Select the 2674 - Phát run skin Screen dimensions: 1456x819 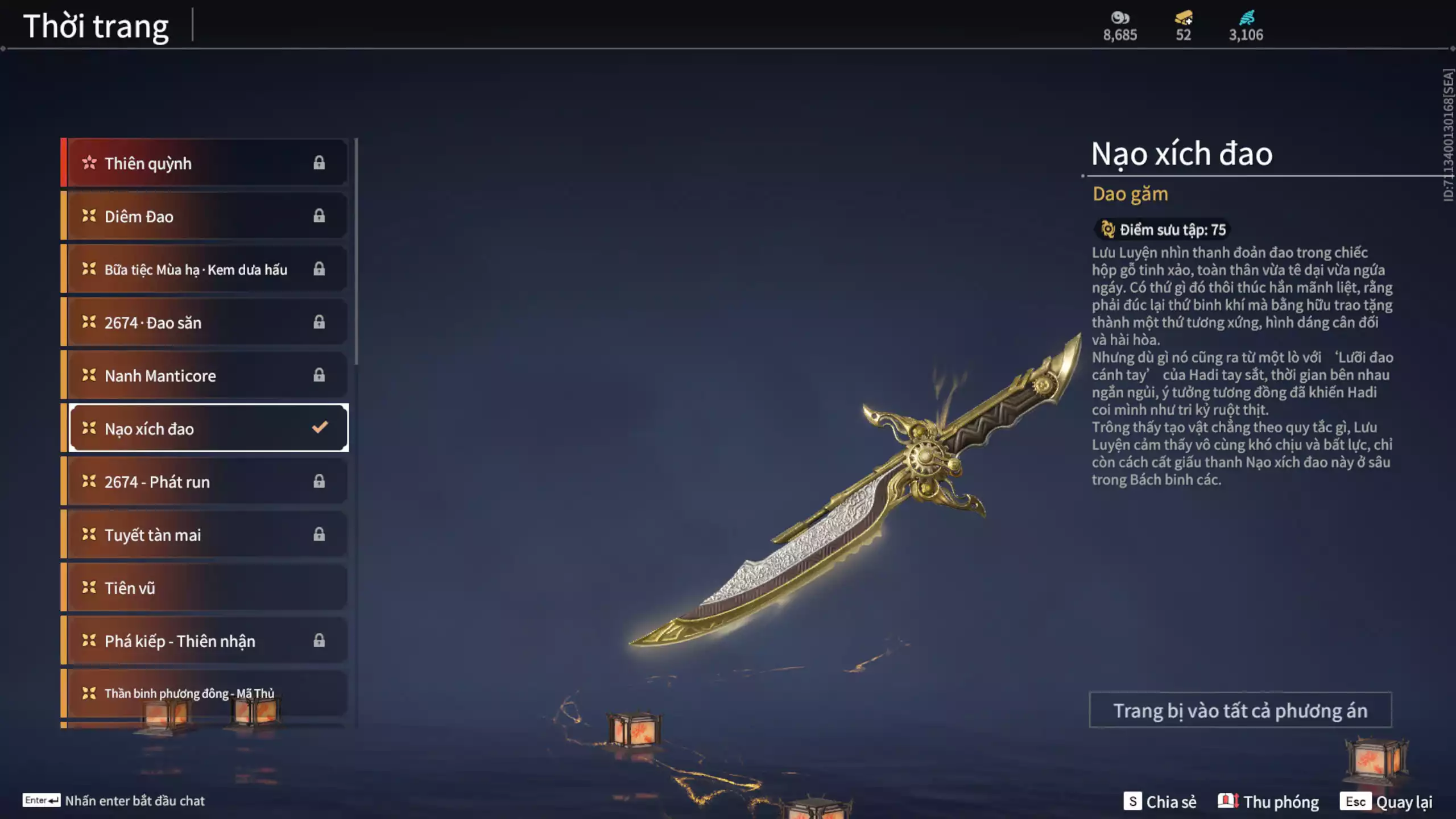[x=205, y=482]
